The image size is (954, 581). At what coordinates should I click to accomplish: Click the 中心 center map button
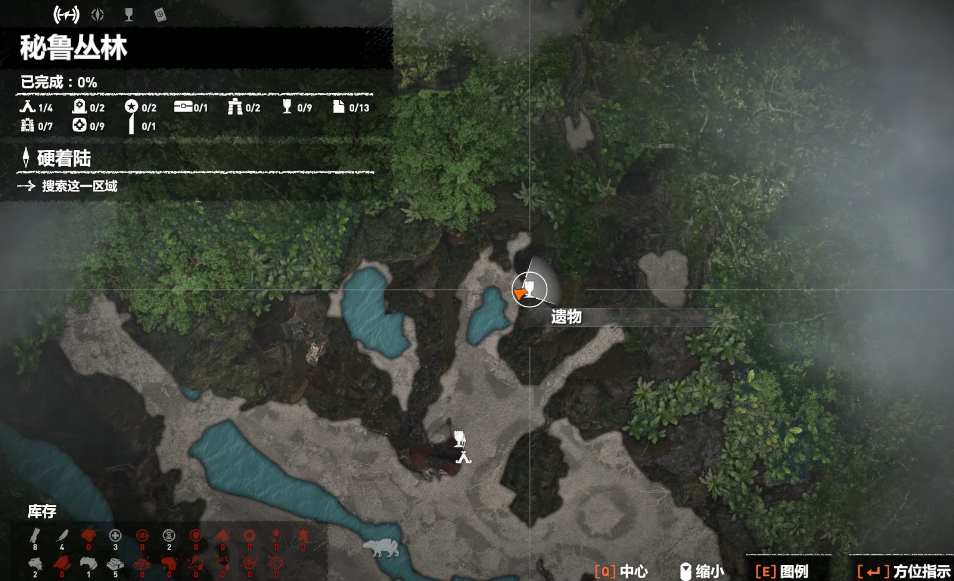(621, 571)
